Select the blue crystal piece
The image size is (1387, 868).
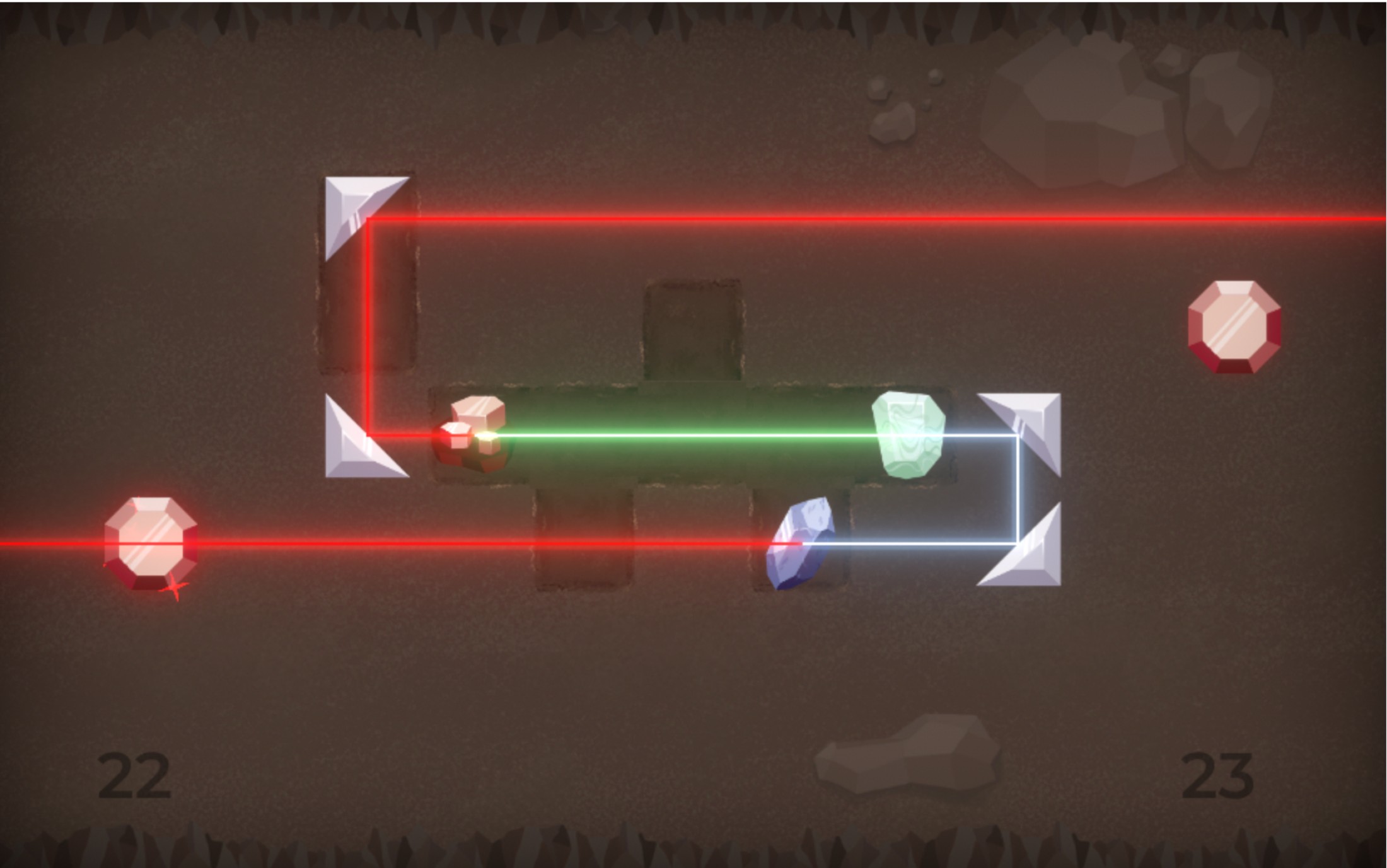tap(801, 543)
